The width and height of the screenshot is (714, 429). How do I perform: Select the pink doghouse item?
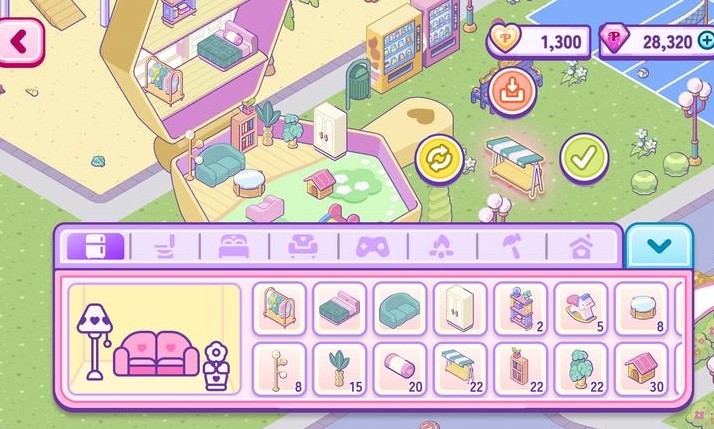point(641,369)
